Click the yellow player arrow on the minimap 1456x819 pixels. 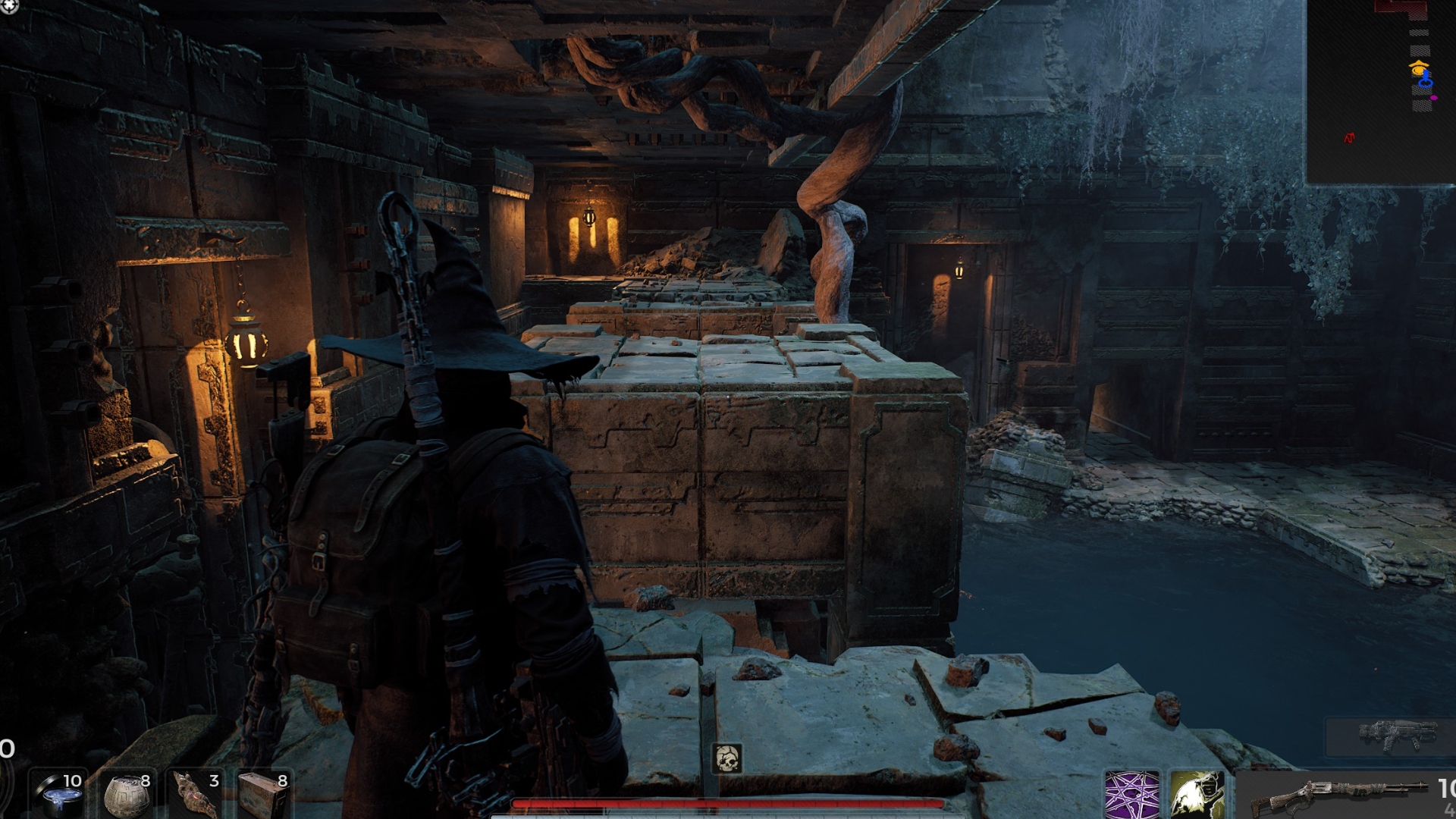[x=1419, y=69]
